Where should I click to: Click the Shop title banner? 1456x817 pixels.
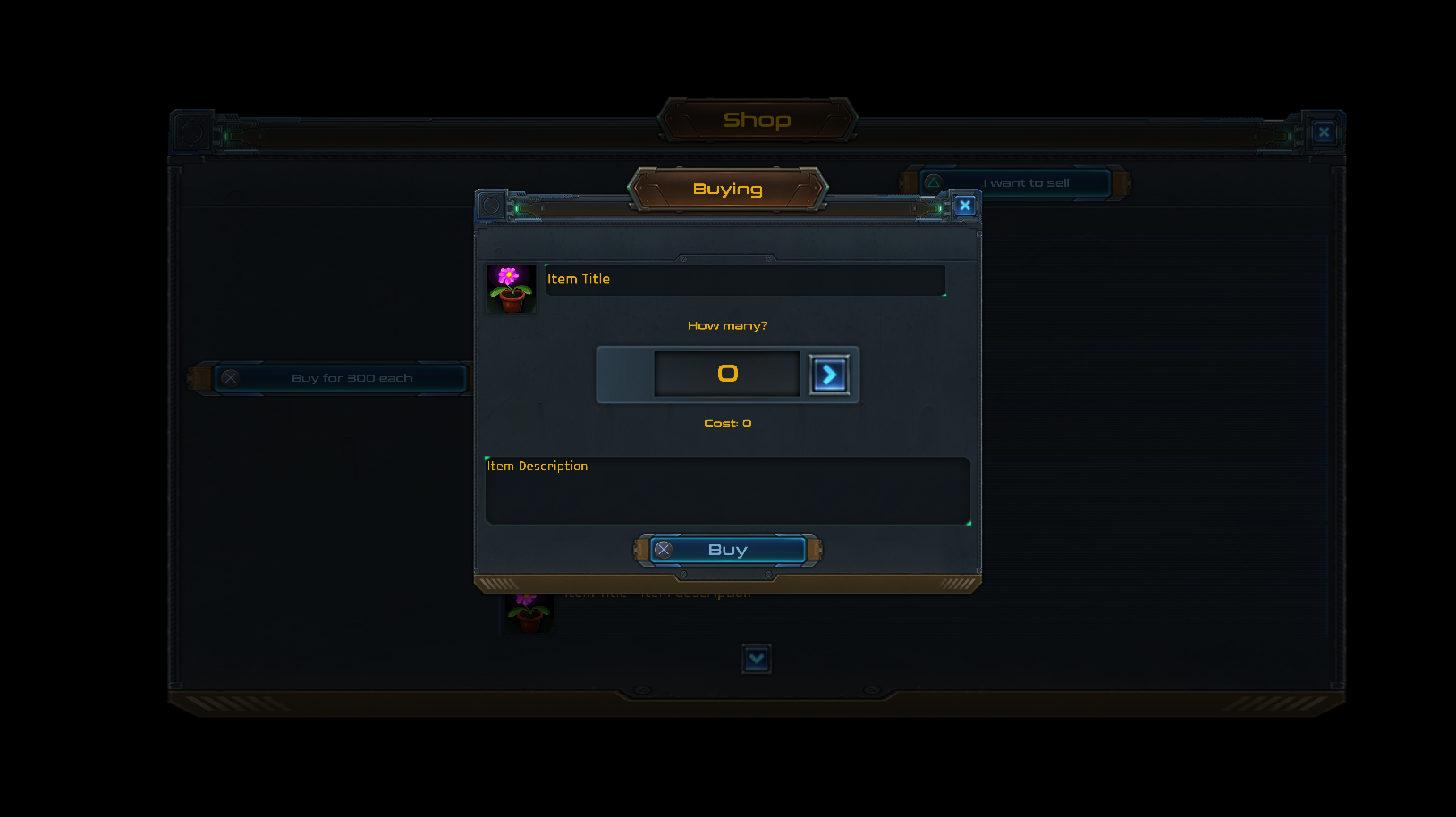point(758,120)
